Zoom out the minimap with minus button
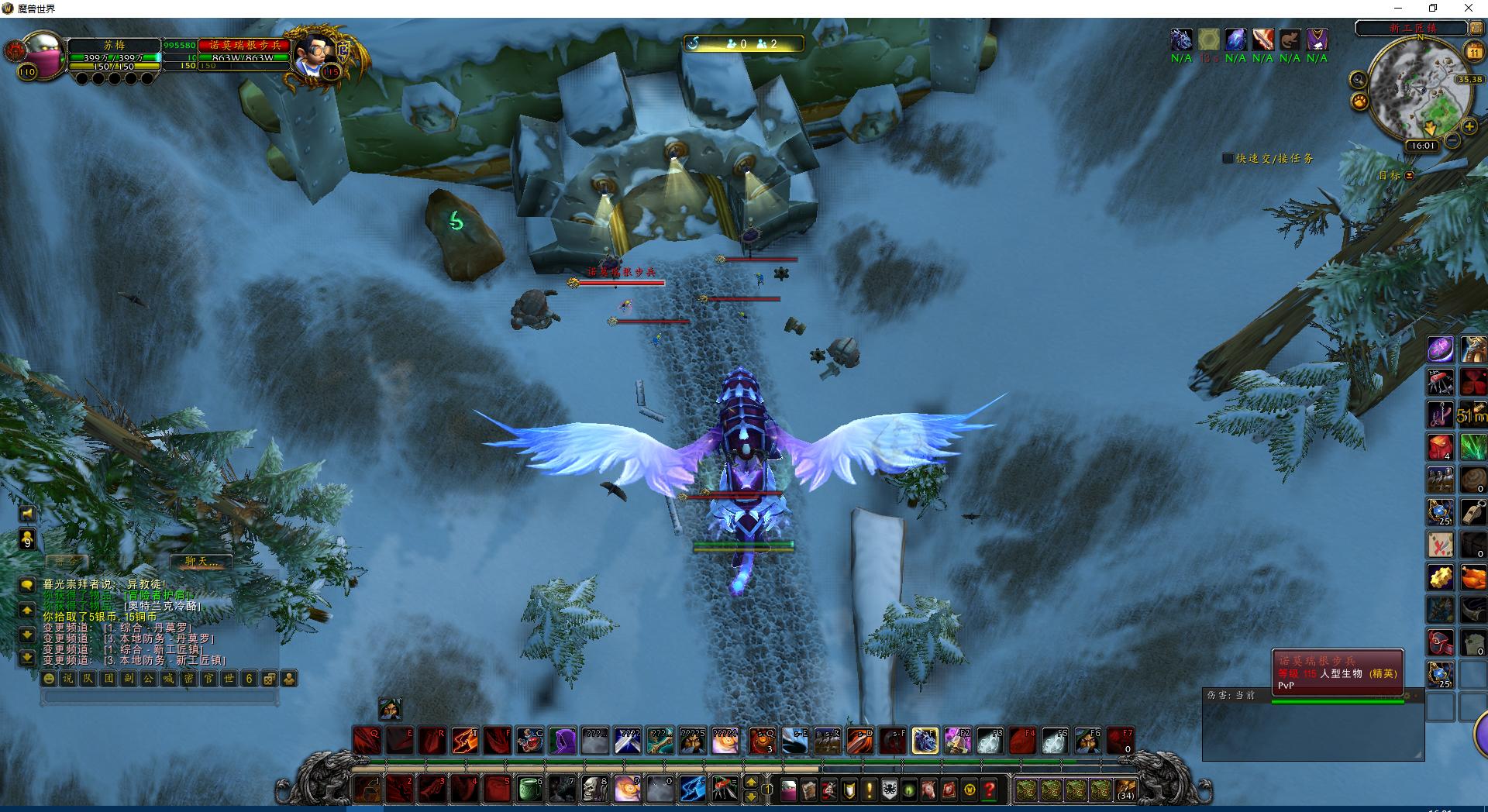The height and width of the screenshot is (812, 1488). click(1452, 140)
